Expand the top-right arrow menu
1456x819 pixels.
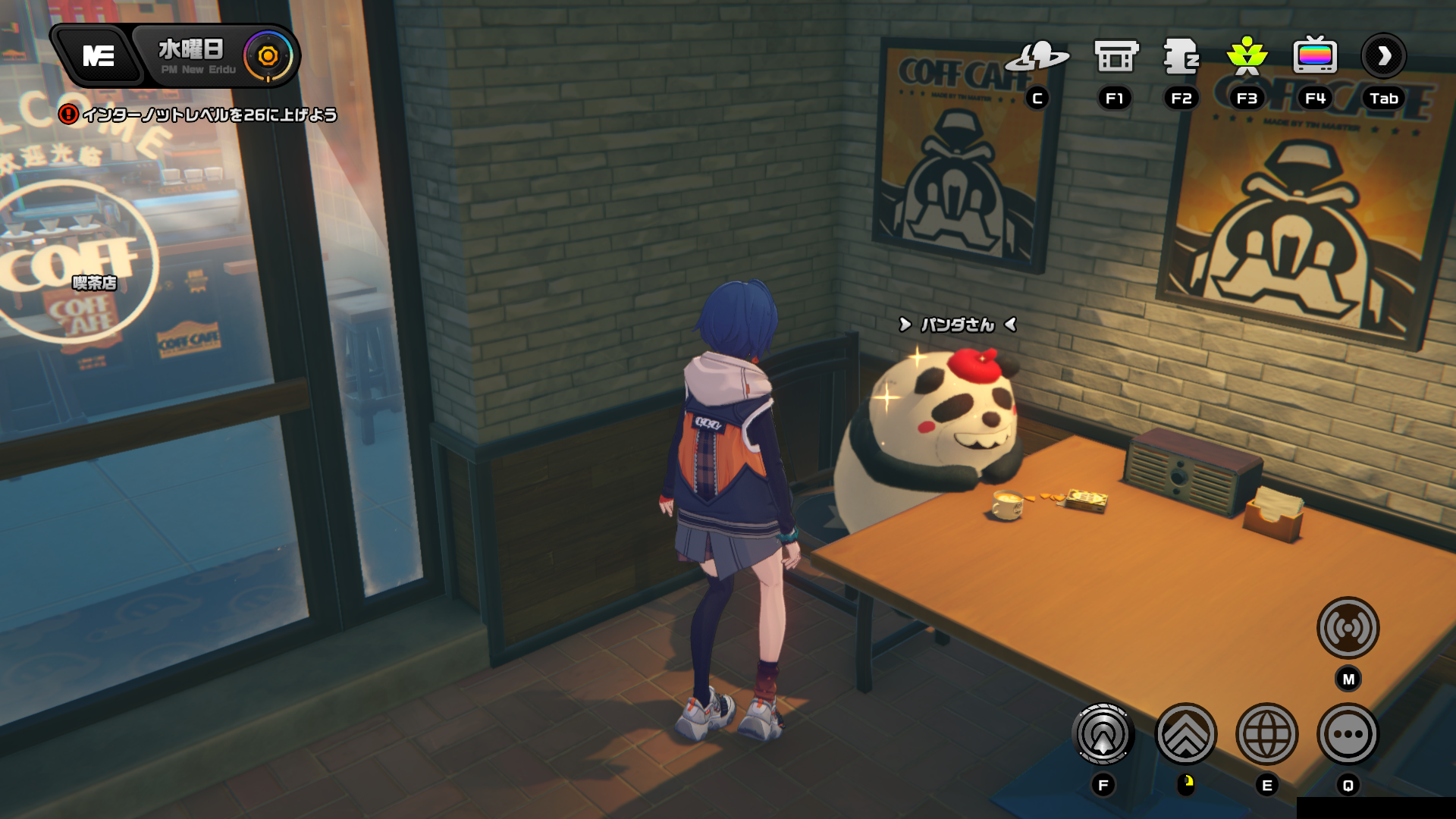tap(1384, 56)
